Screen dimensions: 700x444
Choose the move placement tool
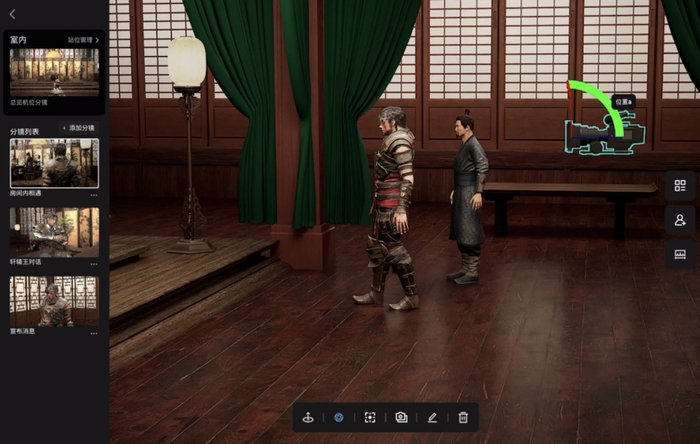[308, 417]
